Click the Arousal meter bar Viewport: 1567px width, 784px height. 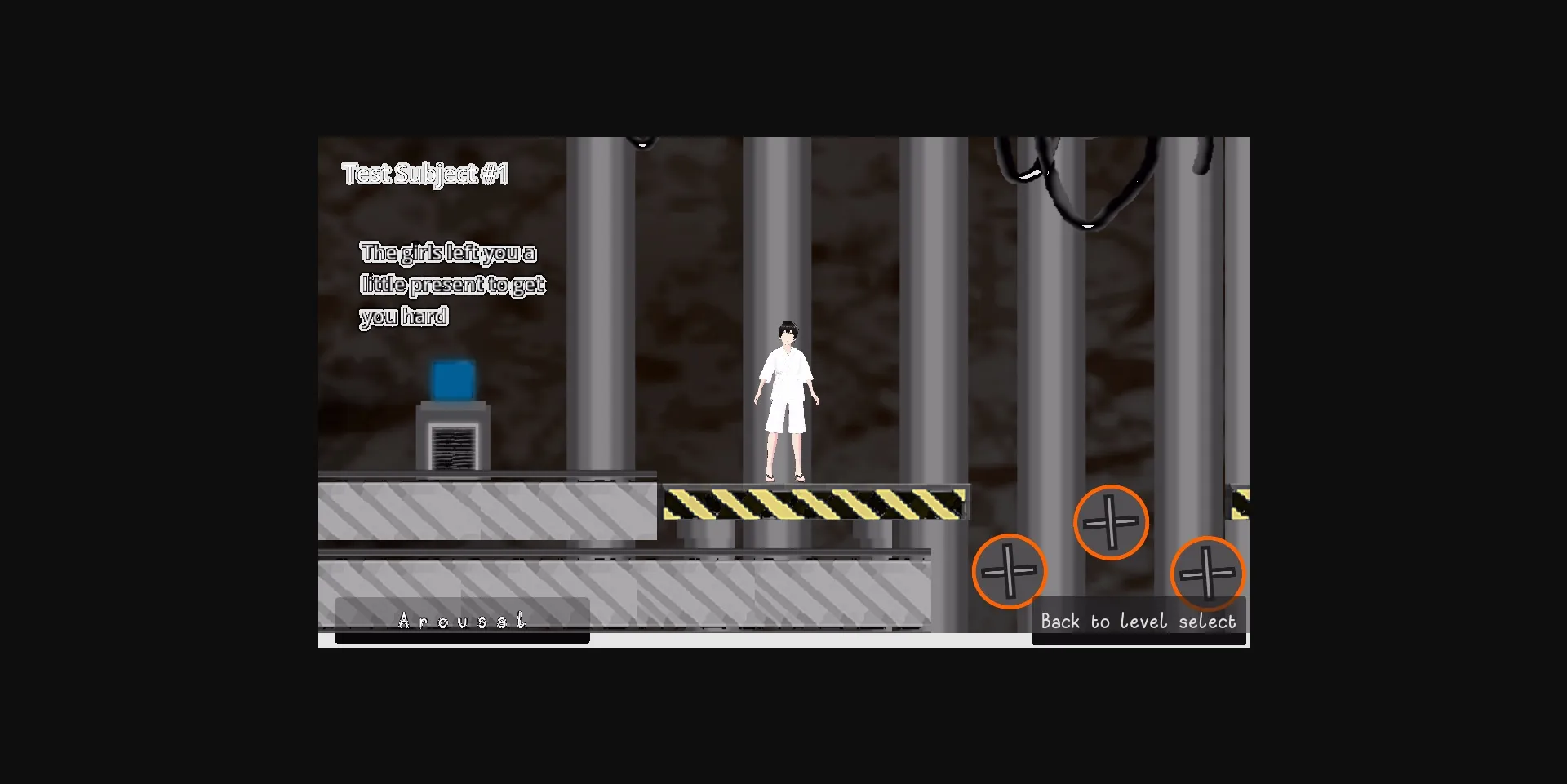pos(461,620)
